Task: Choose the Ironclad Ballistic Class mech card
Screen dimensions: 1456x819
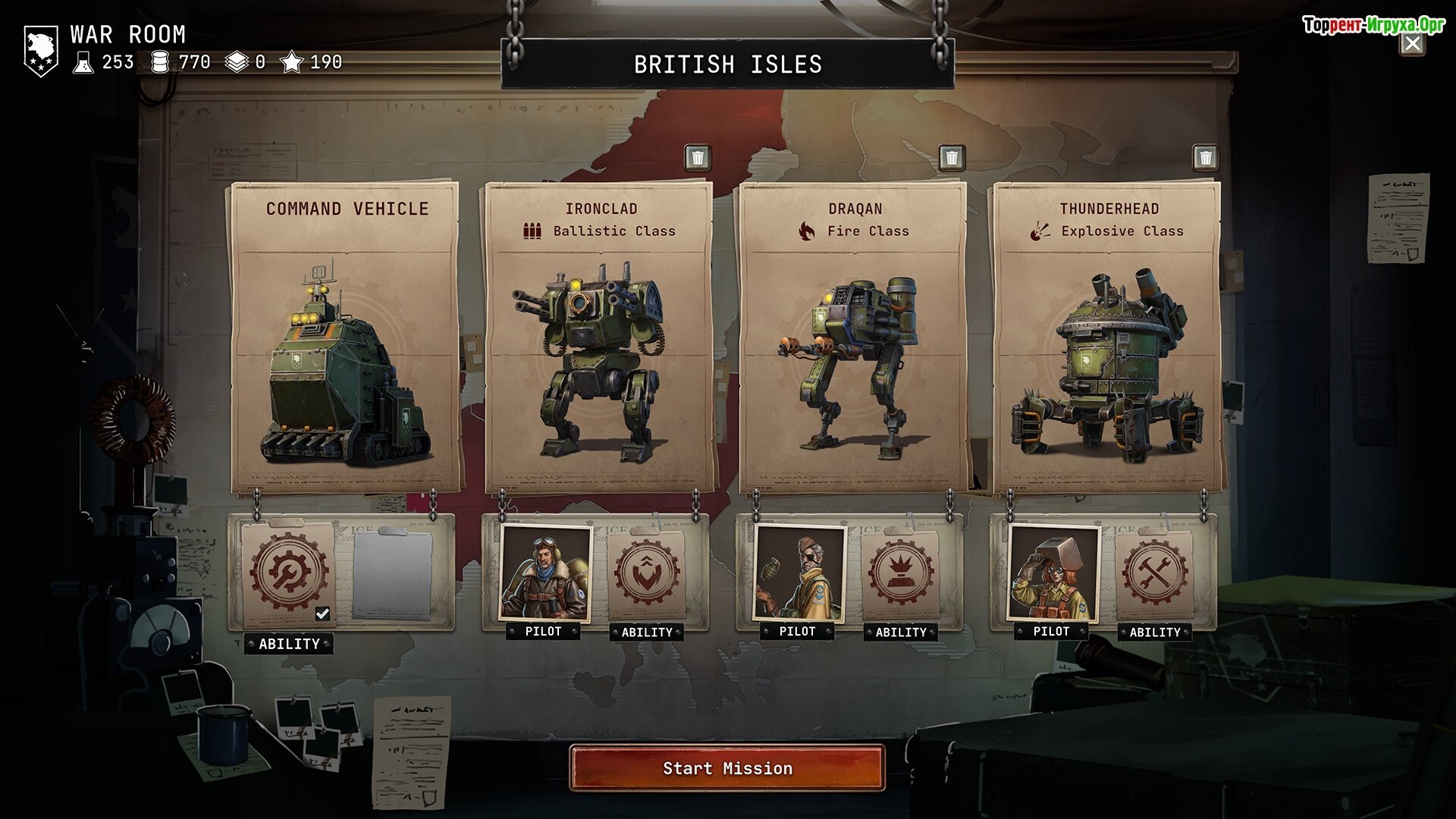Action: pos(599,337)
